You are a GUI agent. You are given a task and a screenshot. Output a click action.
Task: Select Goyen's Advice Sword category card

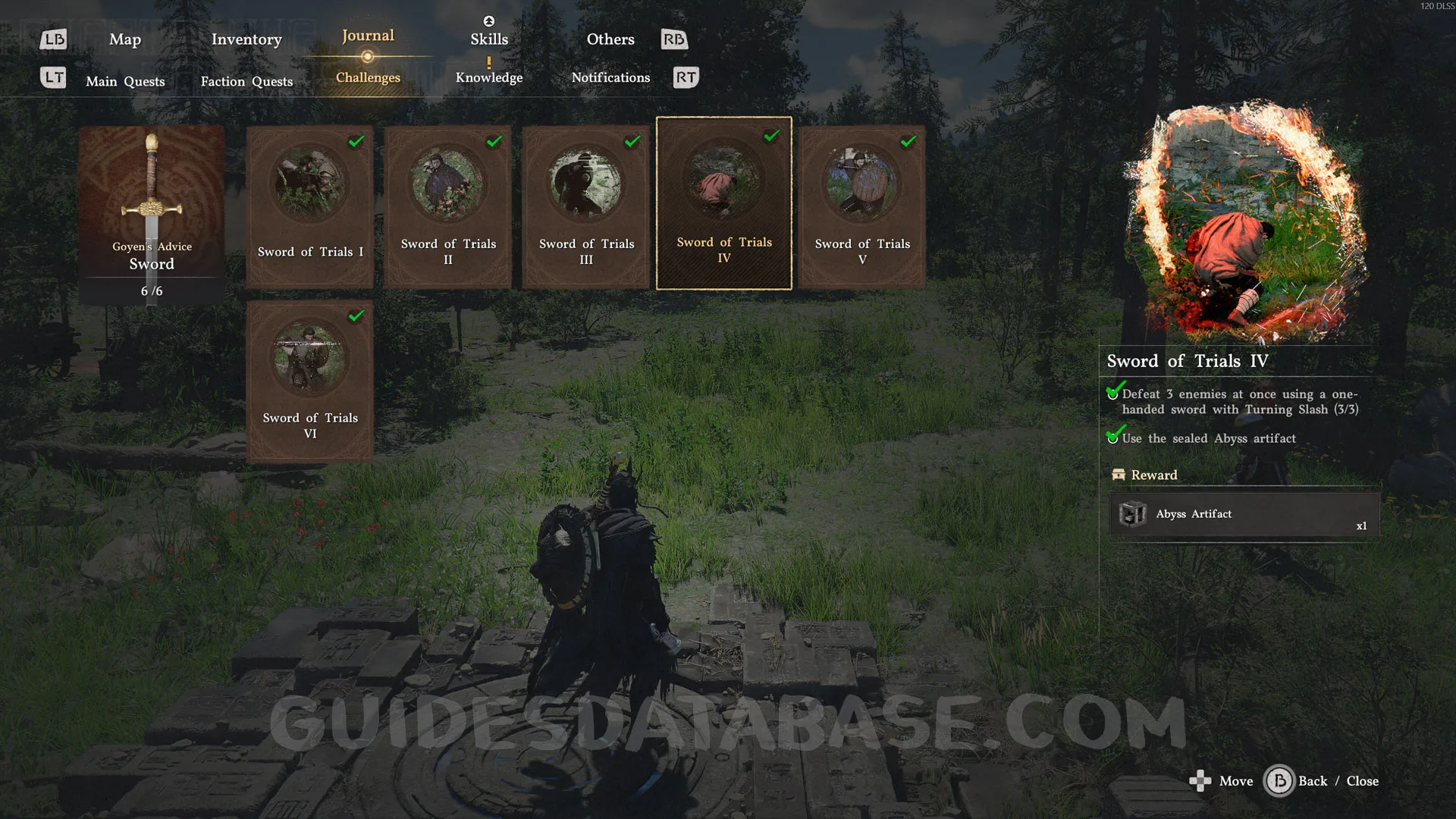(152, 215)
